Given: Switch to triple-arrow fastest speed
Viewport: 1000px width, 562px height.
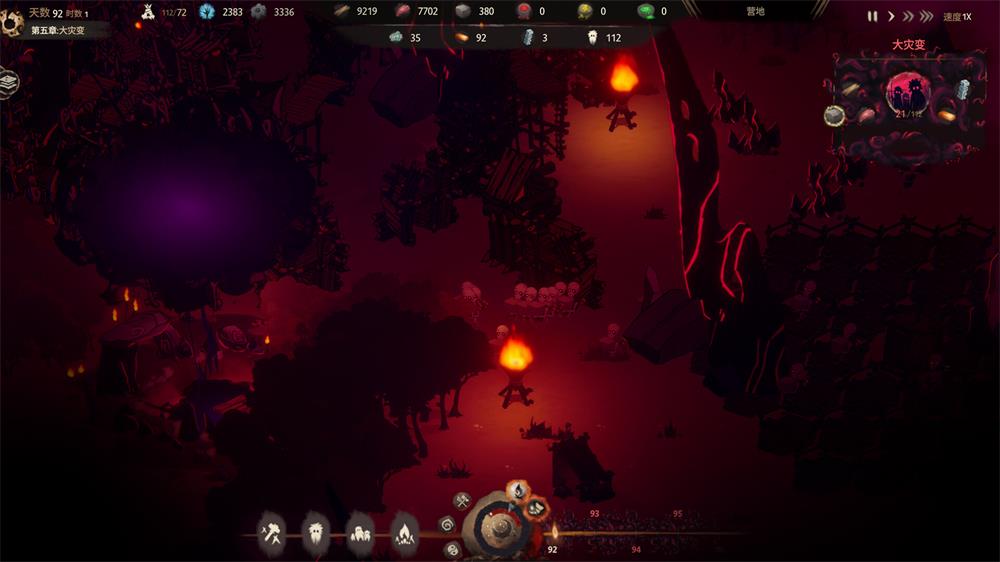Looking at the screenshot, I should pyautogui.click(x=926, y=16).
